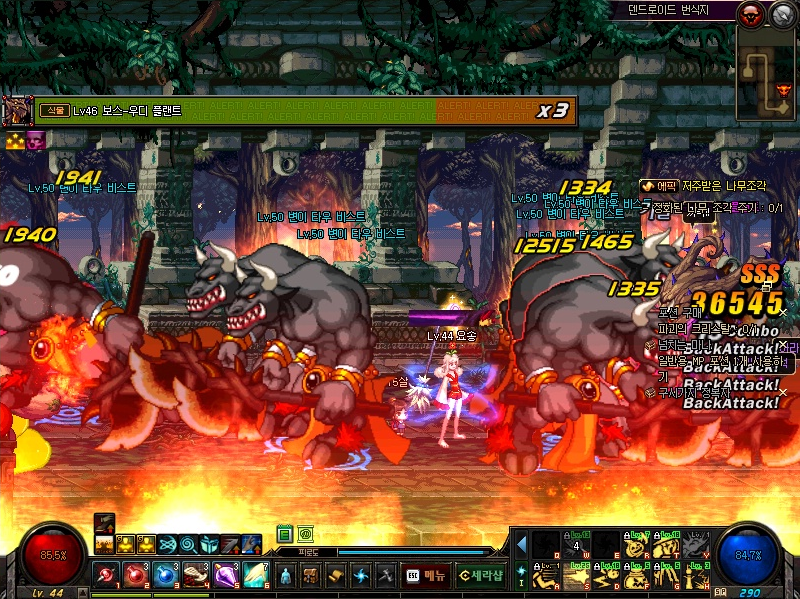Click the skill bar left arrow toggle
Viewport: 800px width, 599px height.
[521, 545]
